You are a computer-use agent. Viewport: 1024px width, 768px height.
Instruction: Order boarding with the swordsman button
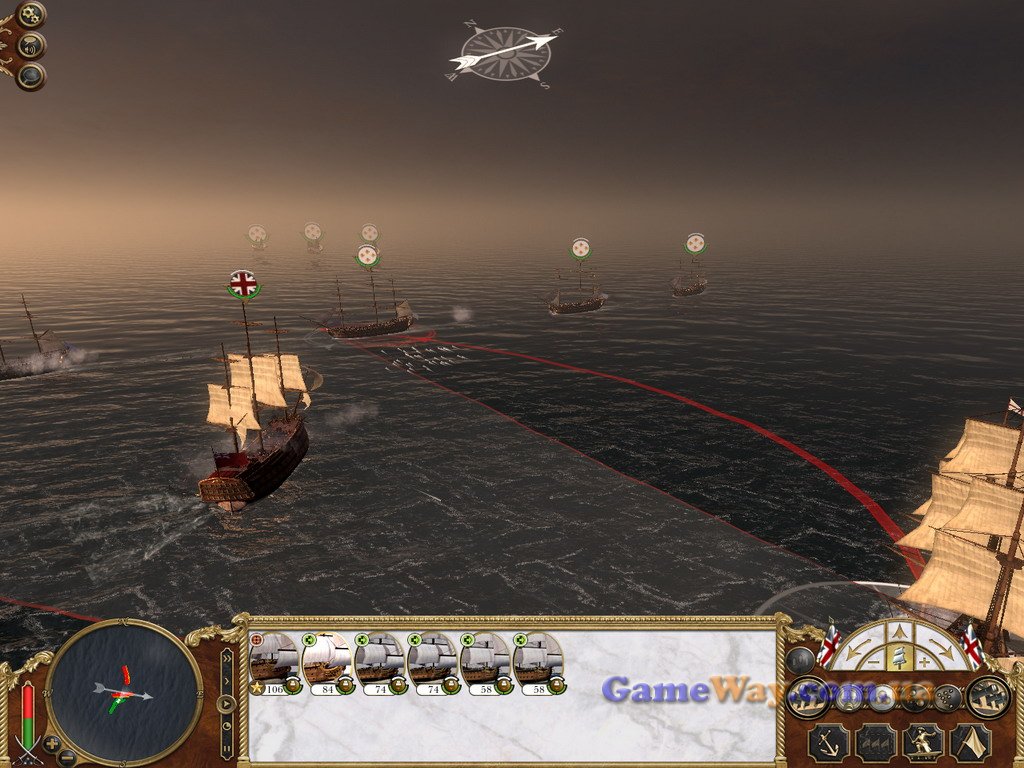[x=923, y=742]
